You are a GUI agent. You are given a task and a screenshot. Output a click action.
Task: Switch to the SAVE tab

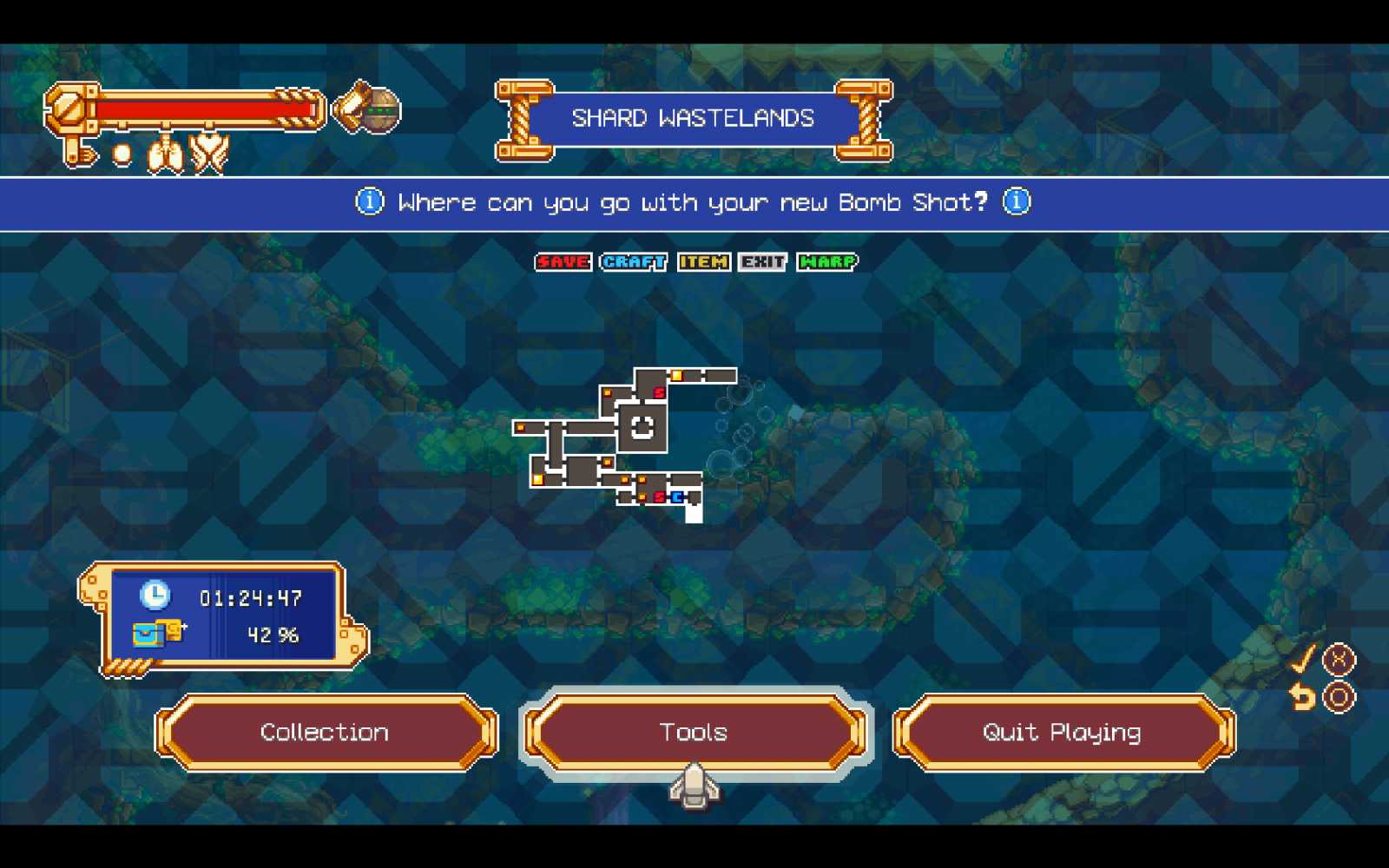562,261
